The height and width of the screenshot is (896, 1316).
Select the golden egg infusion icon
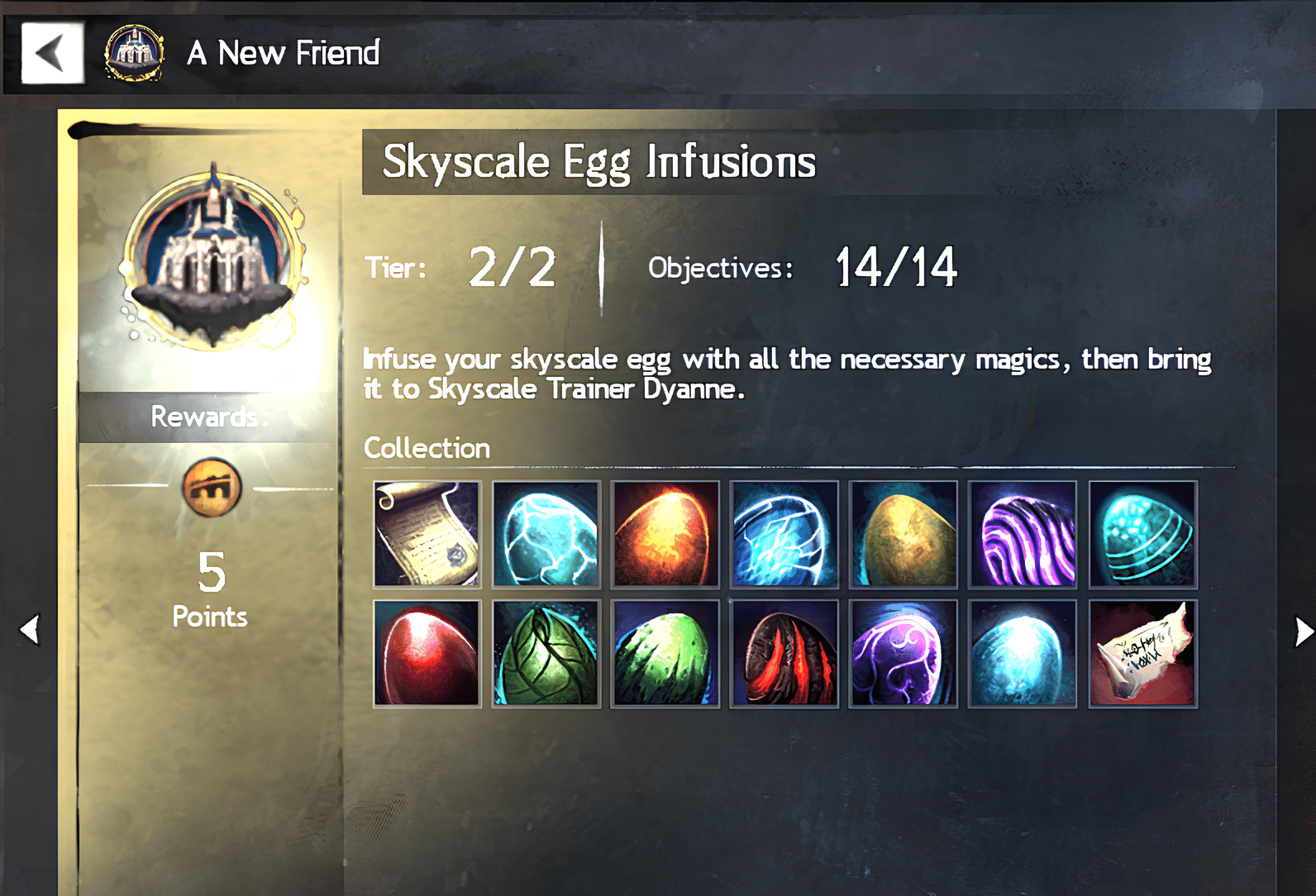click(904, 534)
